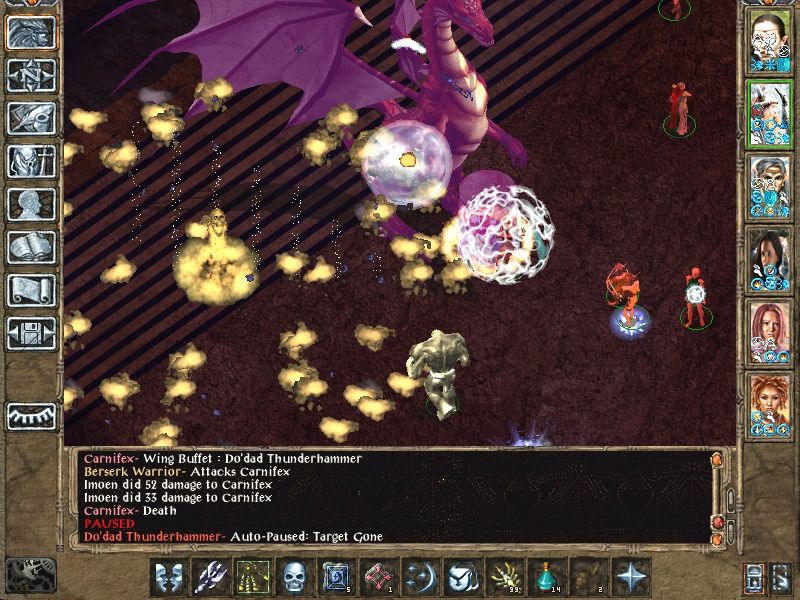Select the grey-haired elder party portrait
800x600 pixels.
click(770, 182)
